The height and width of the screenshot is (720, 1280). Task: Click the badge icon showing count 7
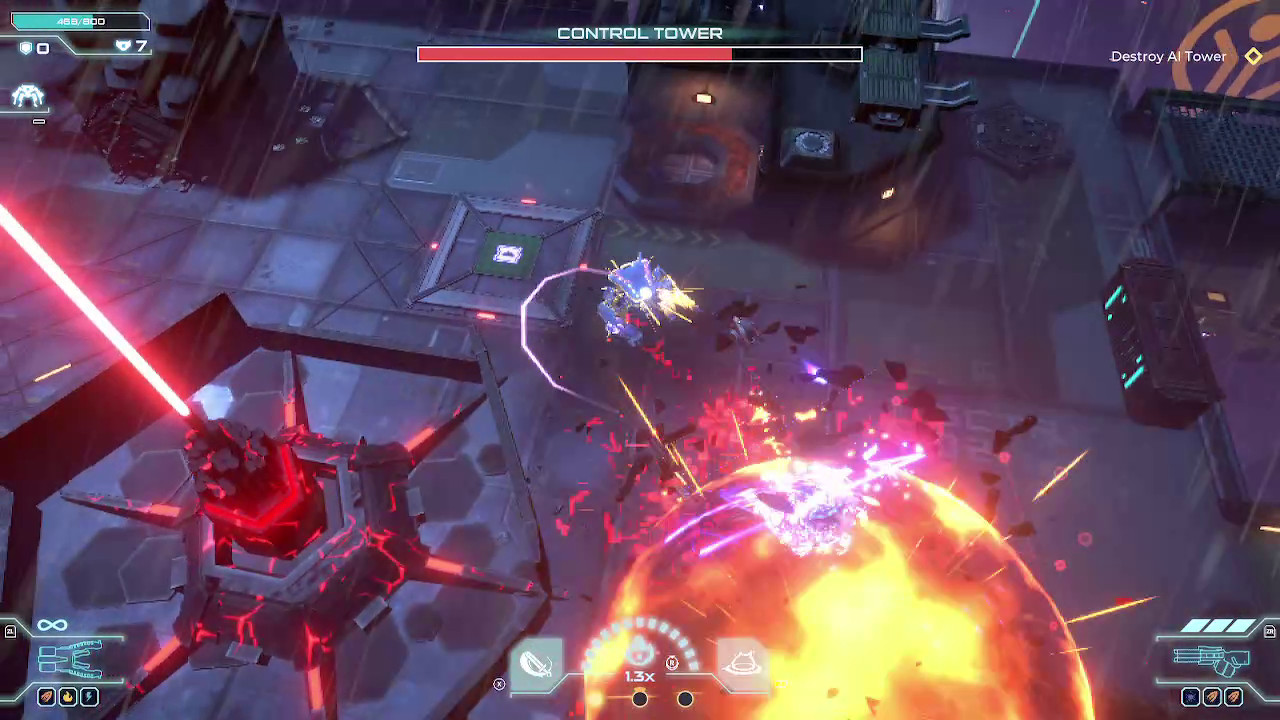(x=124, y=45)
